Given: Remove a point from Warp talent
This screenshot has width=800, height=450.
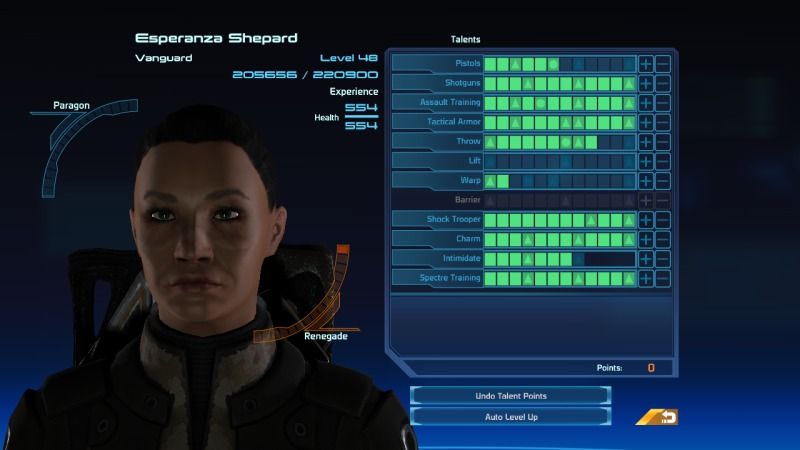Looking at the screenshot, I should pyautogui.click(x=662, y=181).
